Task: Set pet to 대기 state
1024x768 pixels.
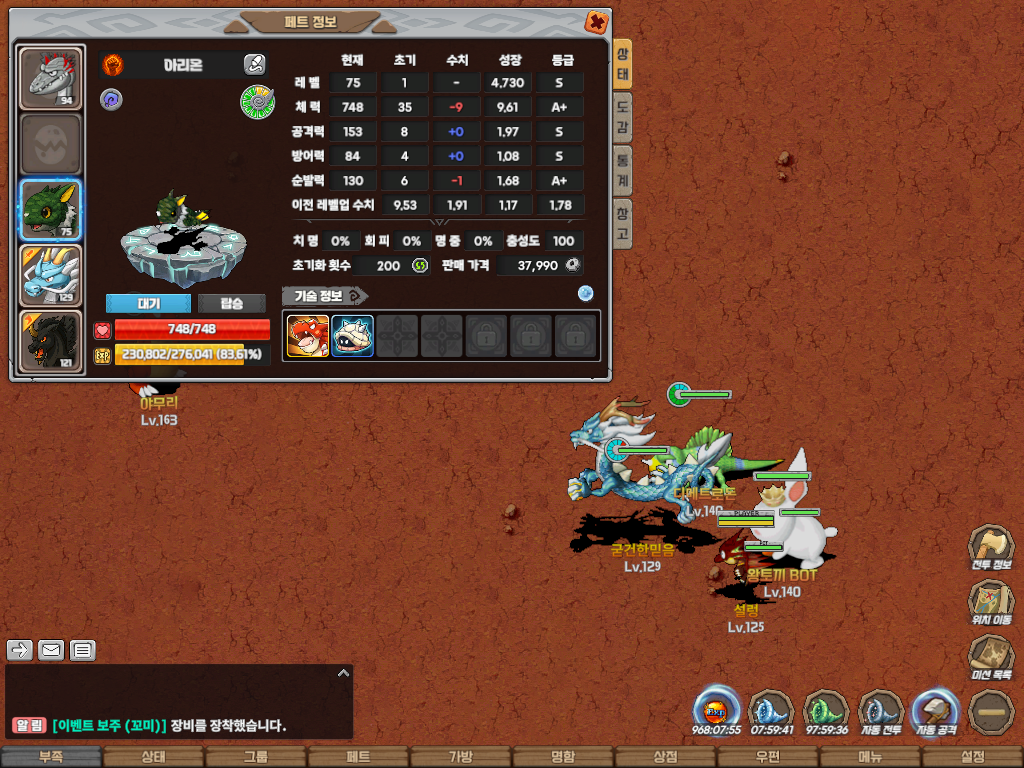Action: pos(148,304)
